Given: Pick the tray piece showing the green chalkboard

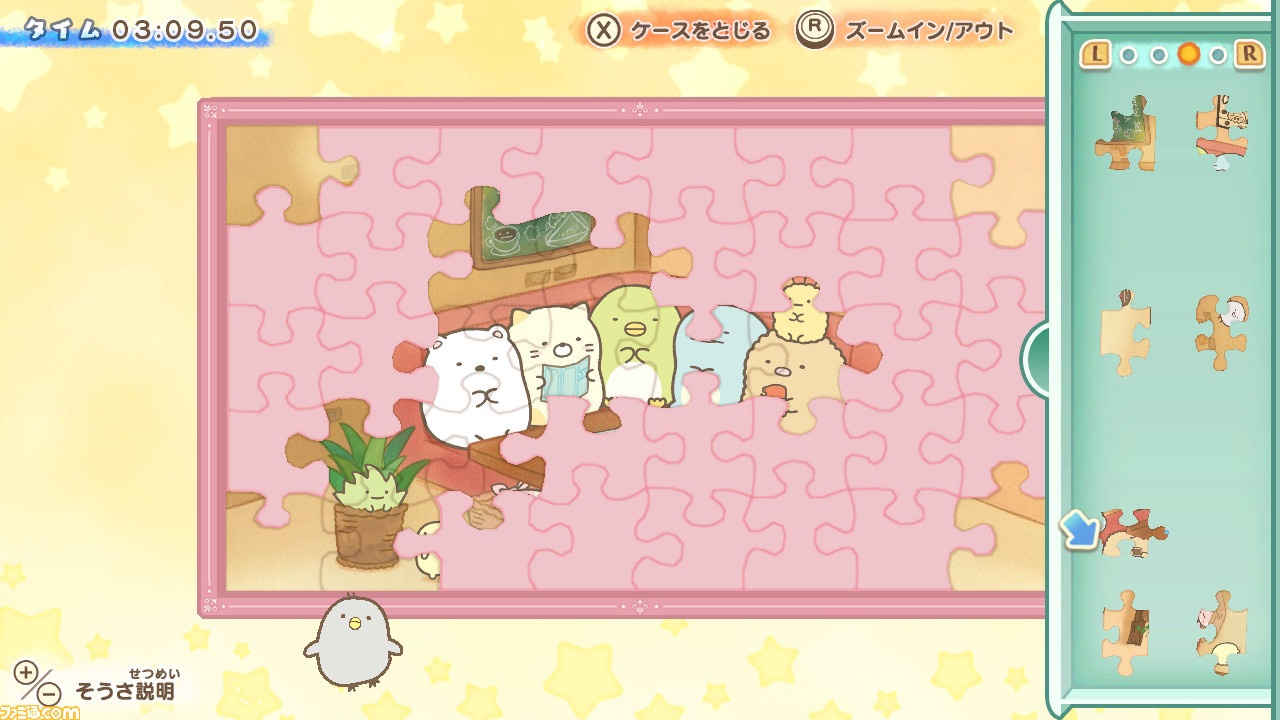Looking at the screenshot, I should 1125,133.
